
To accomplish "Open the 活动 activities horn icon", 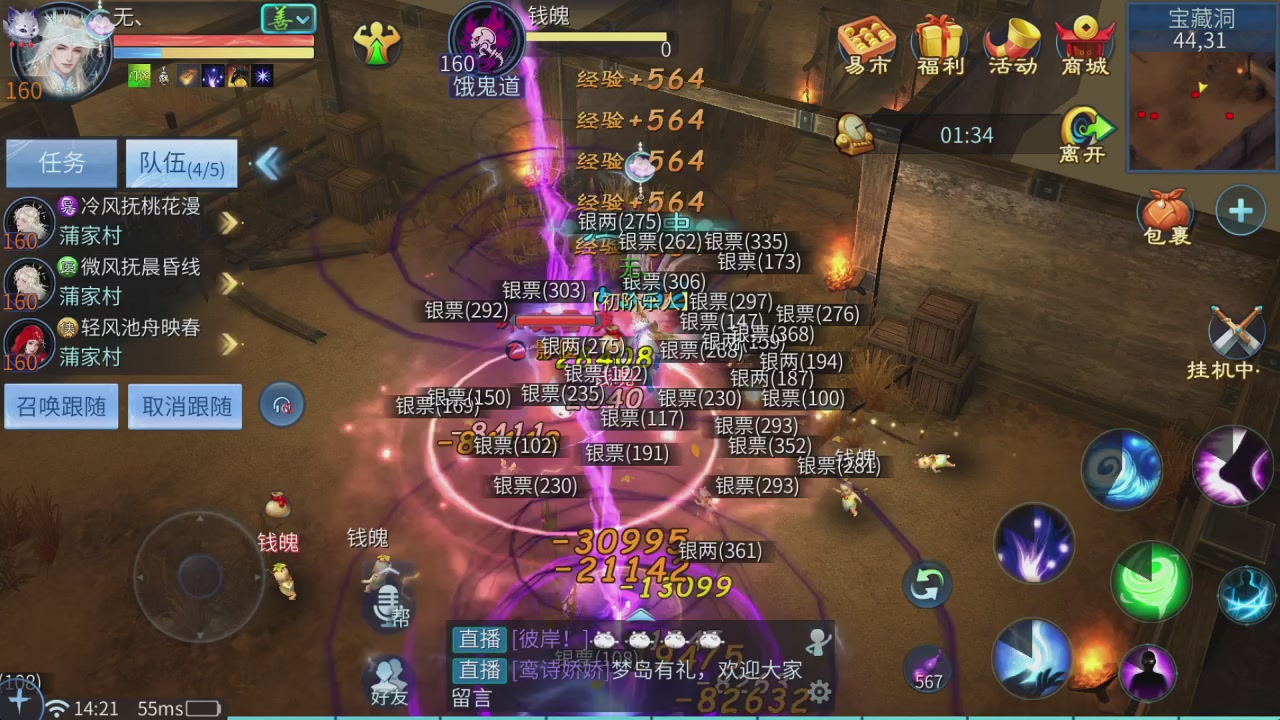I will [1012, 47].
